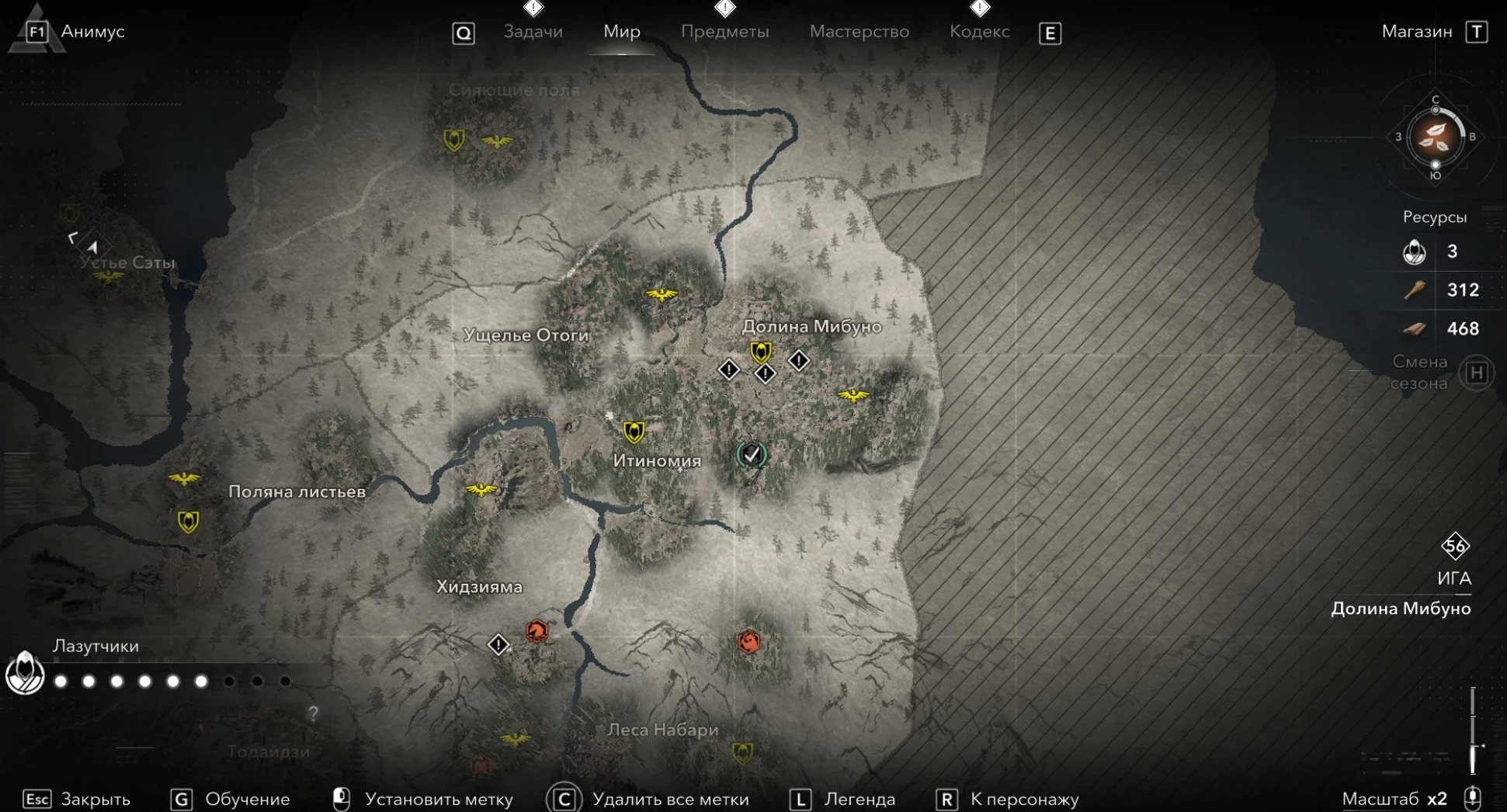Select the checkmark quest marker near Итиномия
Viewport: 1507px width, 812px height.
(751, 455)
